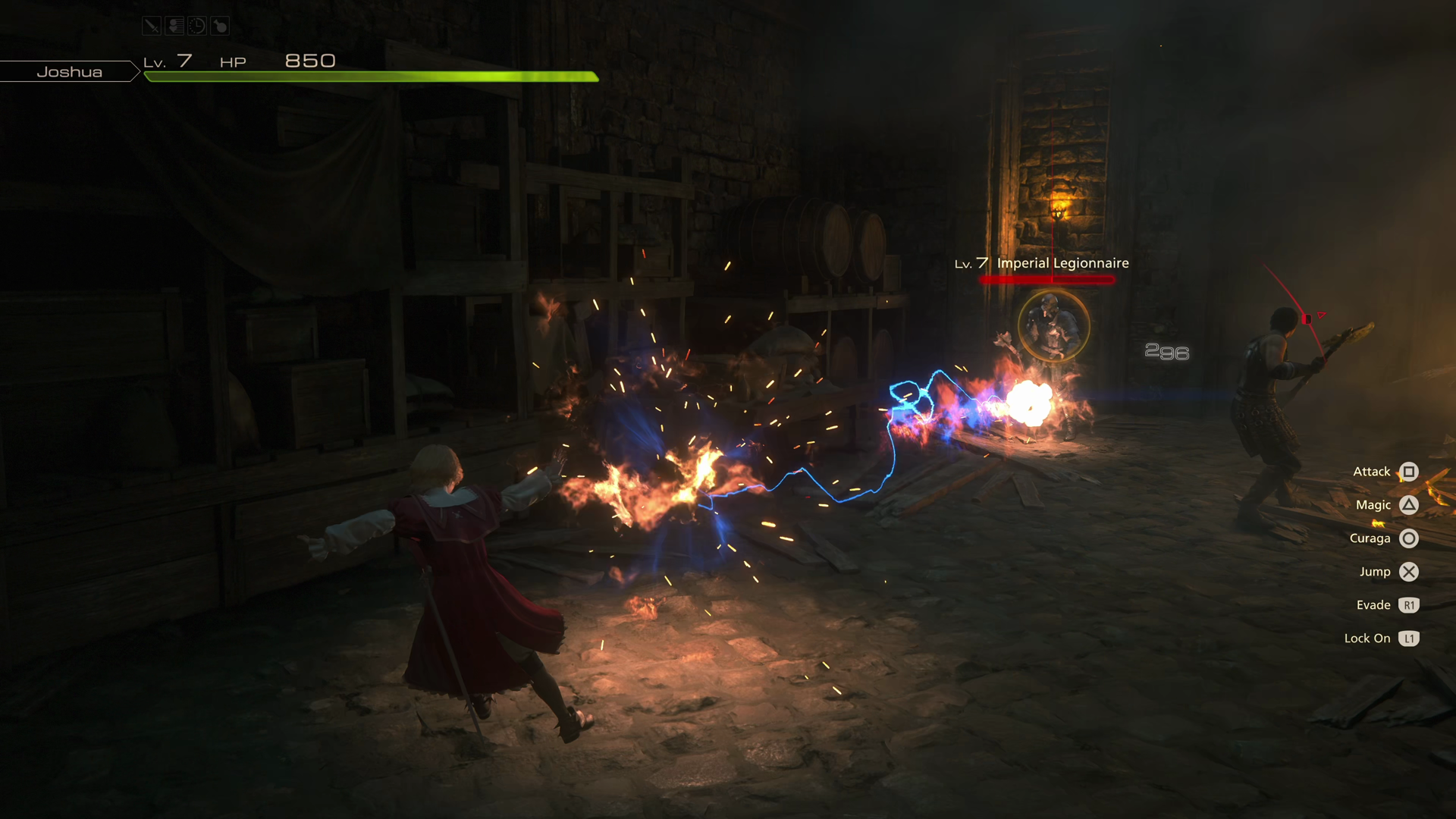
Task: Click the Lock On L1 button icon
Action: tap(1409, 639)
